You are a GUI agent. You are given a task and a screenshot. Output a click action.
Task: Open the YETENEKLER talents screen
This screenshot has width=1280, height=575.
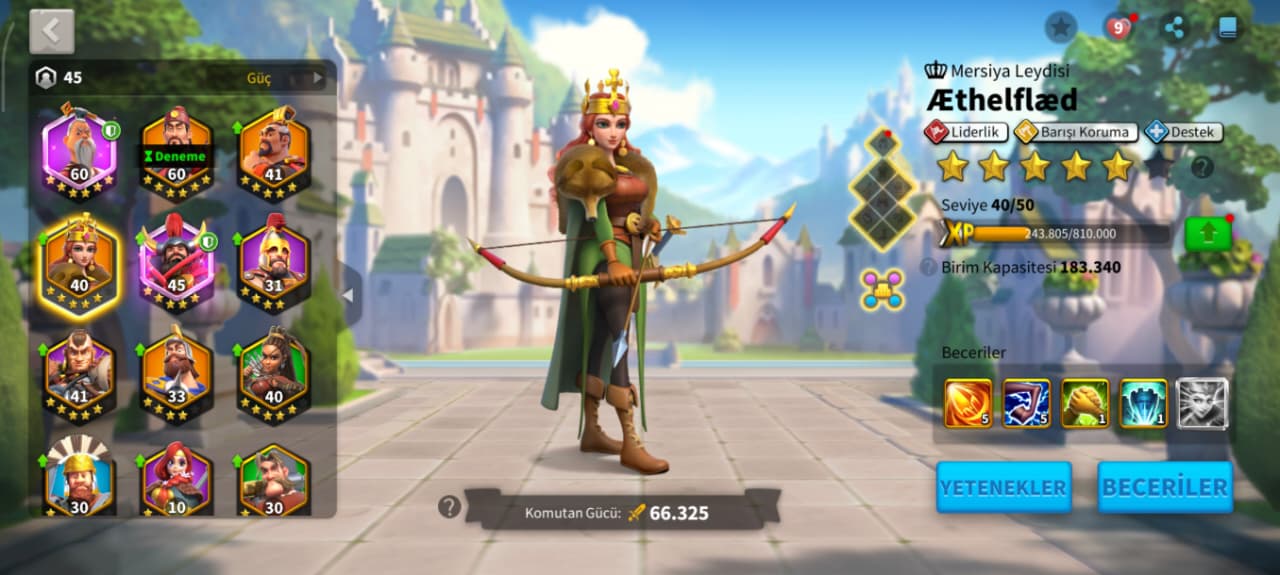click(x=1003, y=488)
